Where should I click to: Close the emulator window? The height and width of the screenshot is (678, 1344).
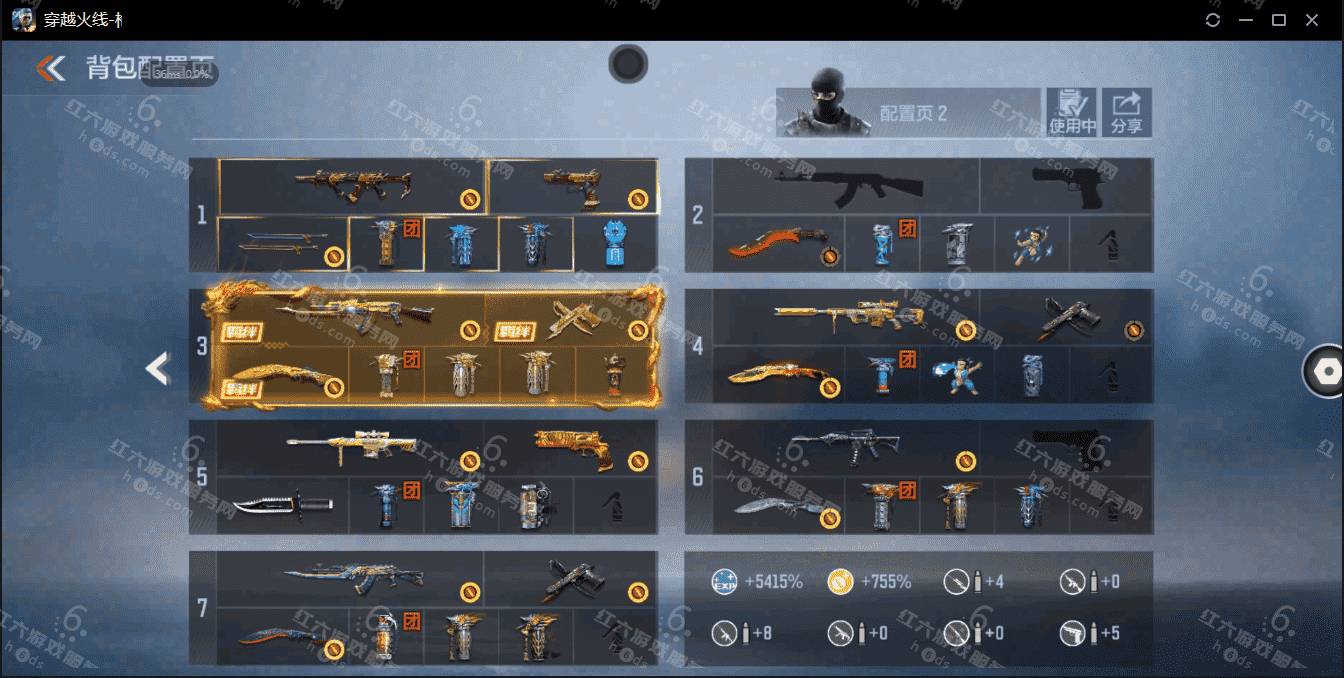coord(1311,20)
